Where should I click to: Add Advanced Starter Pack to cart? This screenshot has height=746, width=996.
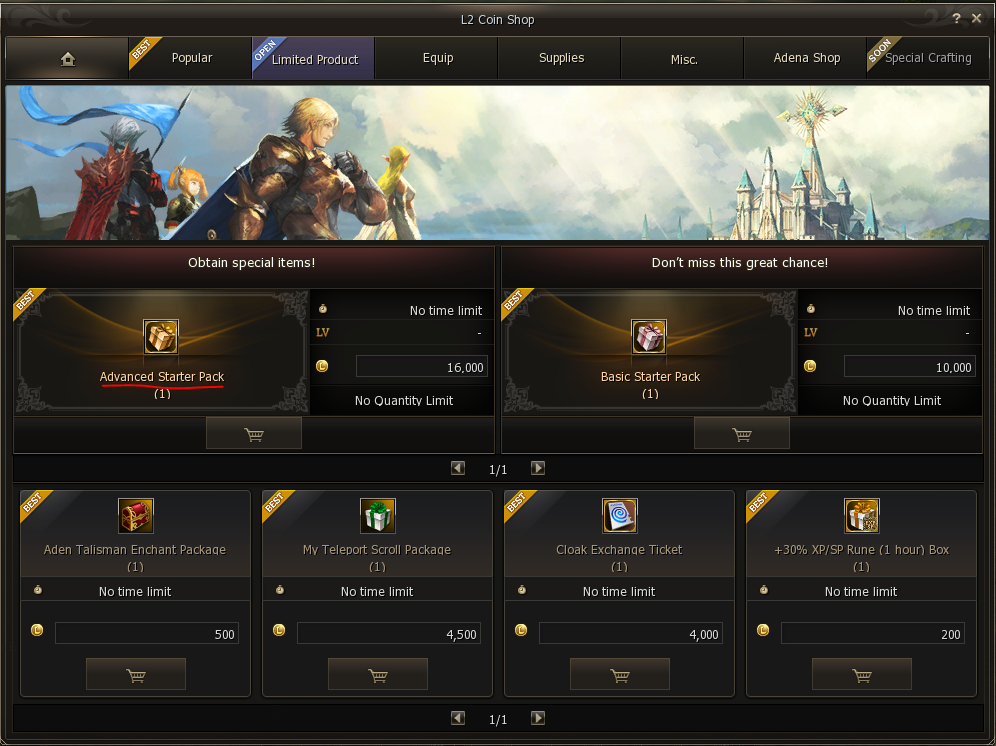[254, 433]
